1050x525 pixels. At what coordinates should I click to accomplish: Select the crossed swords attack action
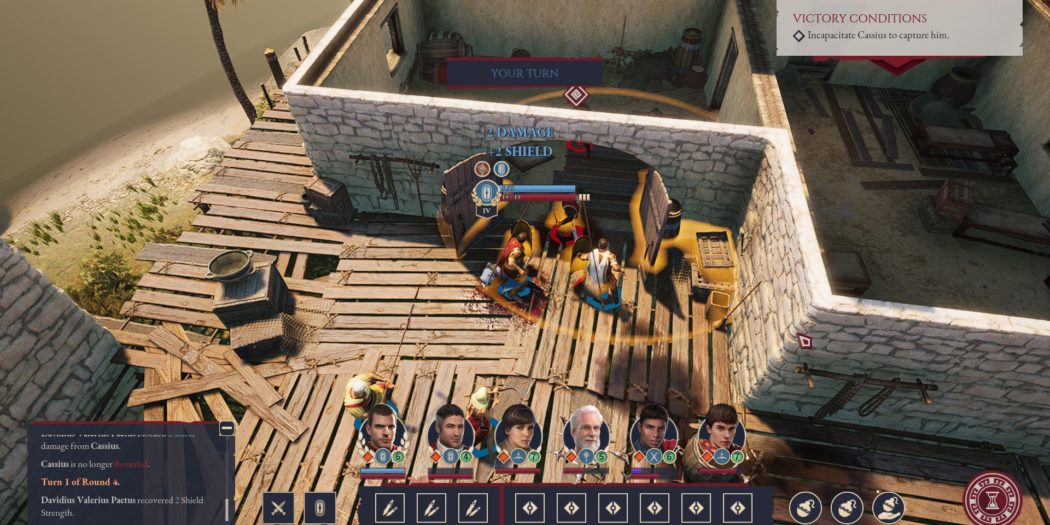tap(279, 507)
